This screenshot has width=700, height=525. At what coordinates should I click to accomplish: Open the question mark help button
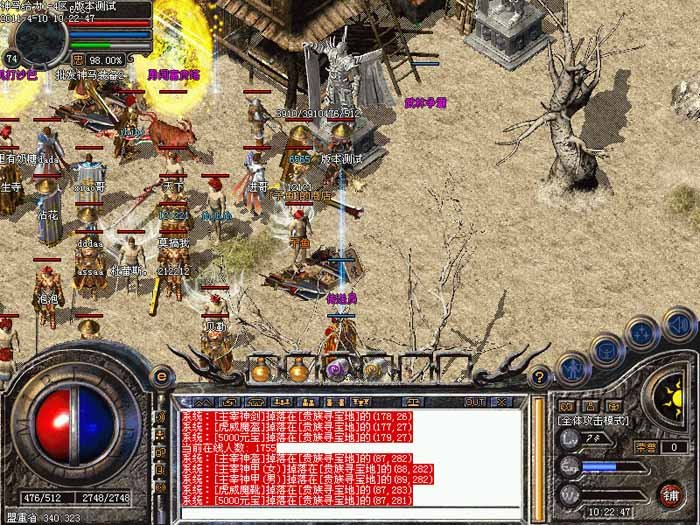540,376
